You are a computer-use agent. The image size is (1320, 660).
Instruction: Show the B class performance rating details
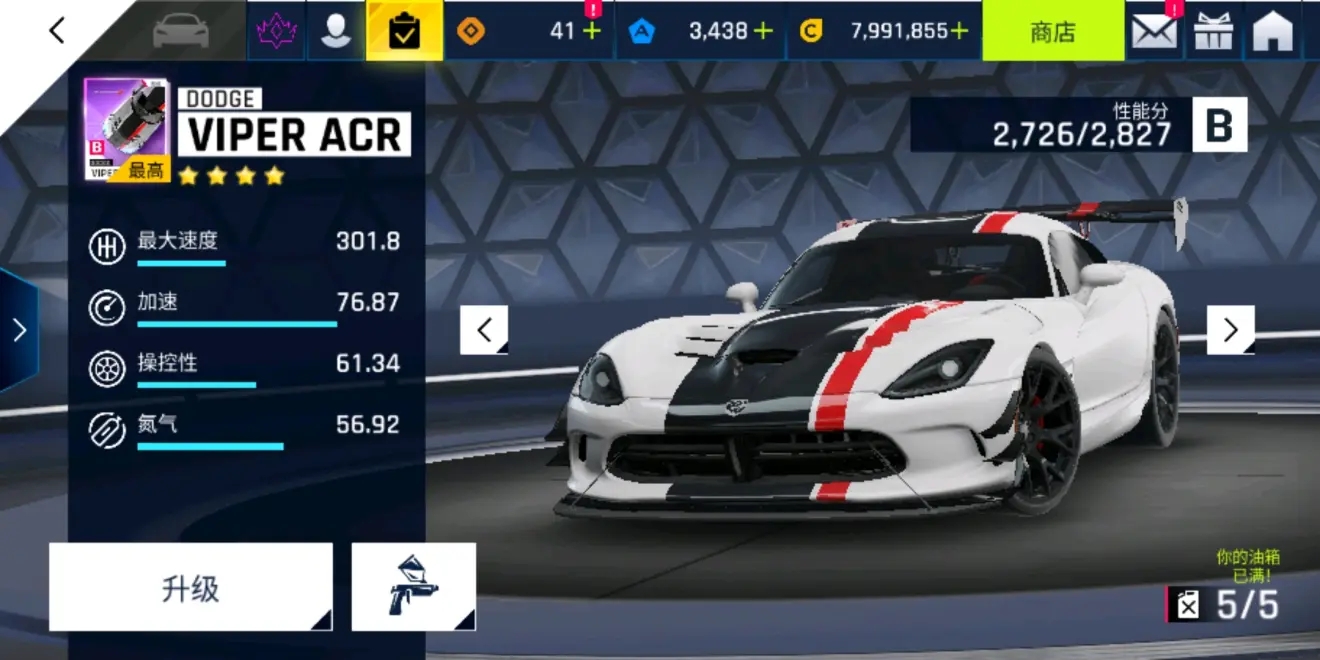coord(1219,126)
